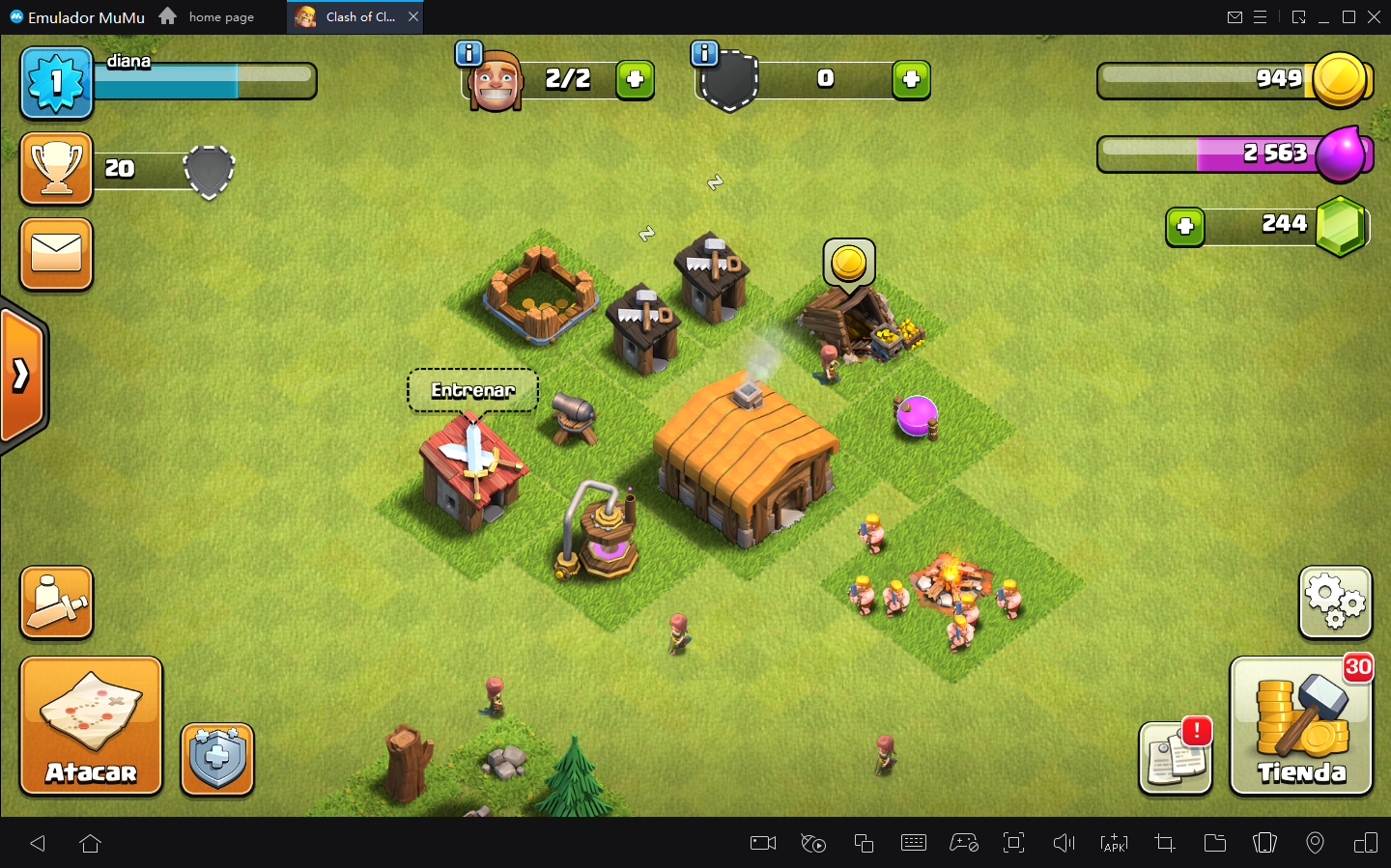View the trophy league button
This screenshot has height=868, width=1391.
pos(57,169)
